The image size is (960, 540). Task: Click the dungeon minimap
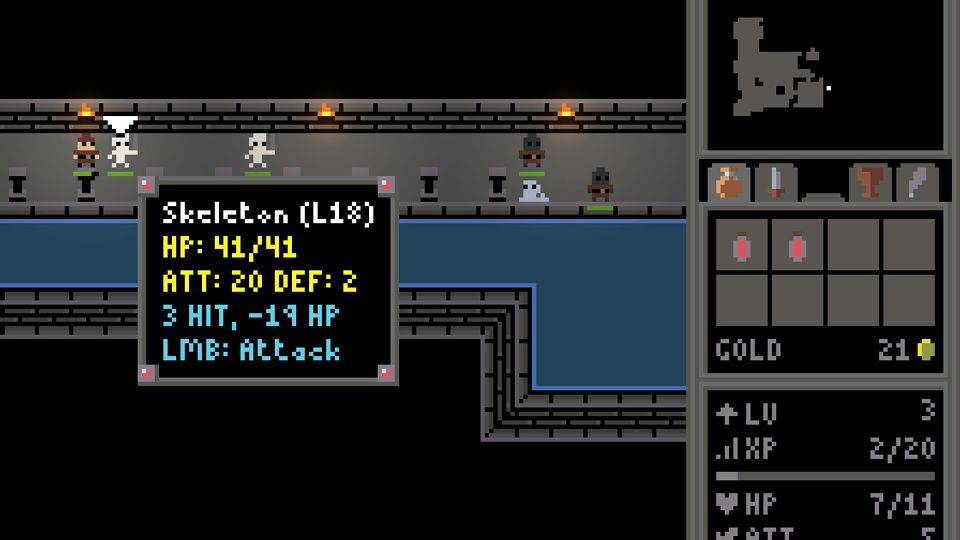824,76
